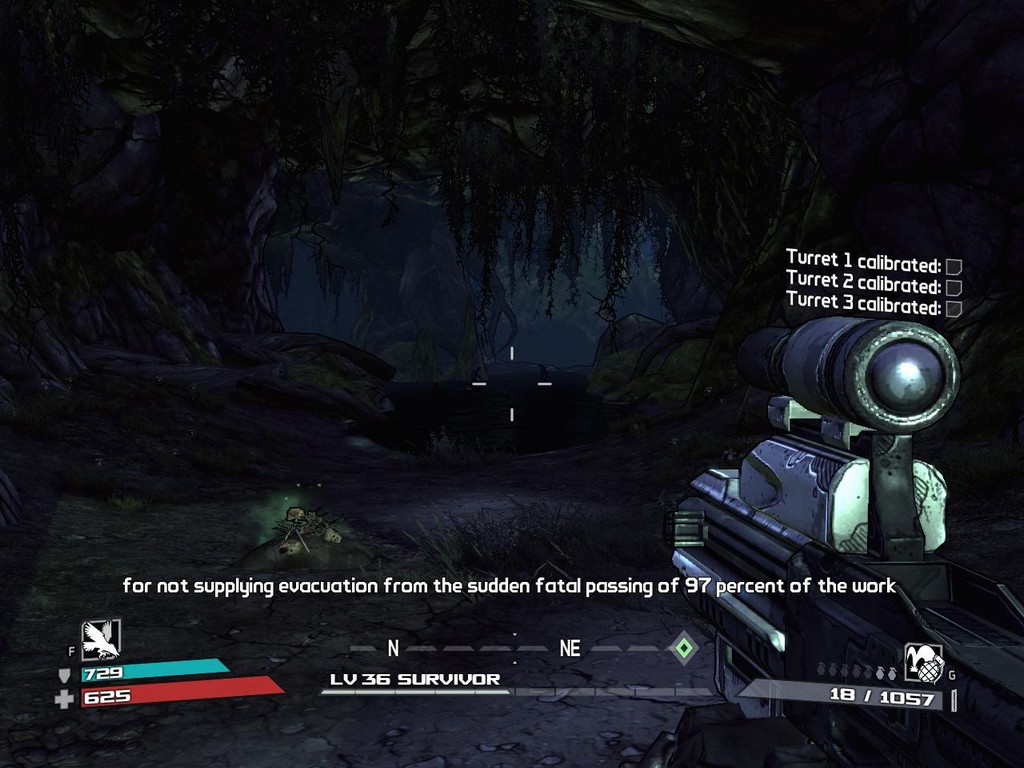Activate the Bloodwing action skill icon

100,639
